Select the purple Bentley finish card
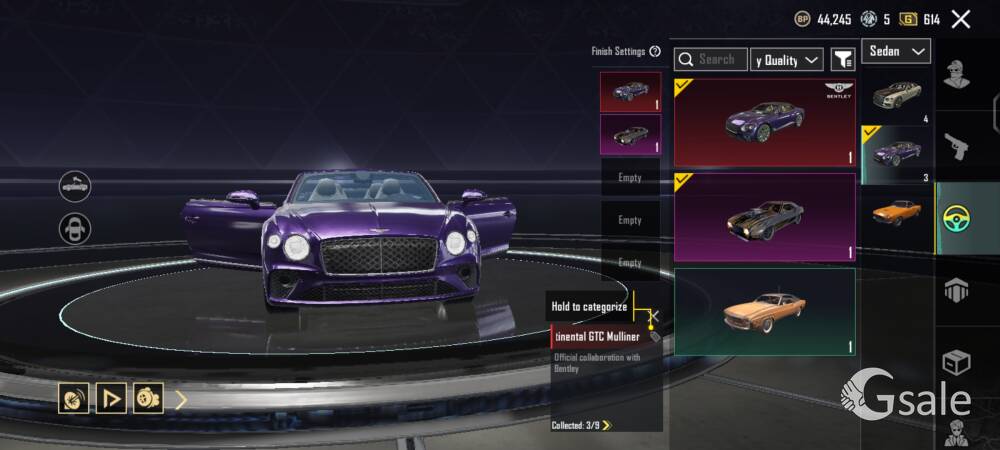The image size is (1000, 450). click(764, 122)
